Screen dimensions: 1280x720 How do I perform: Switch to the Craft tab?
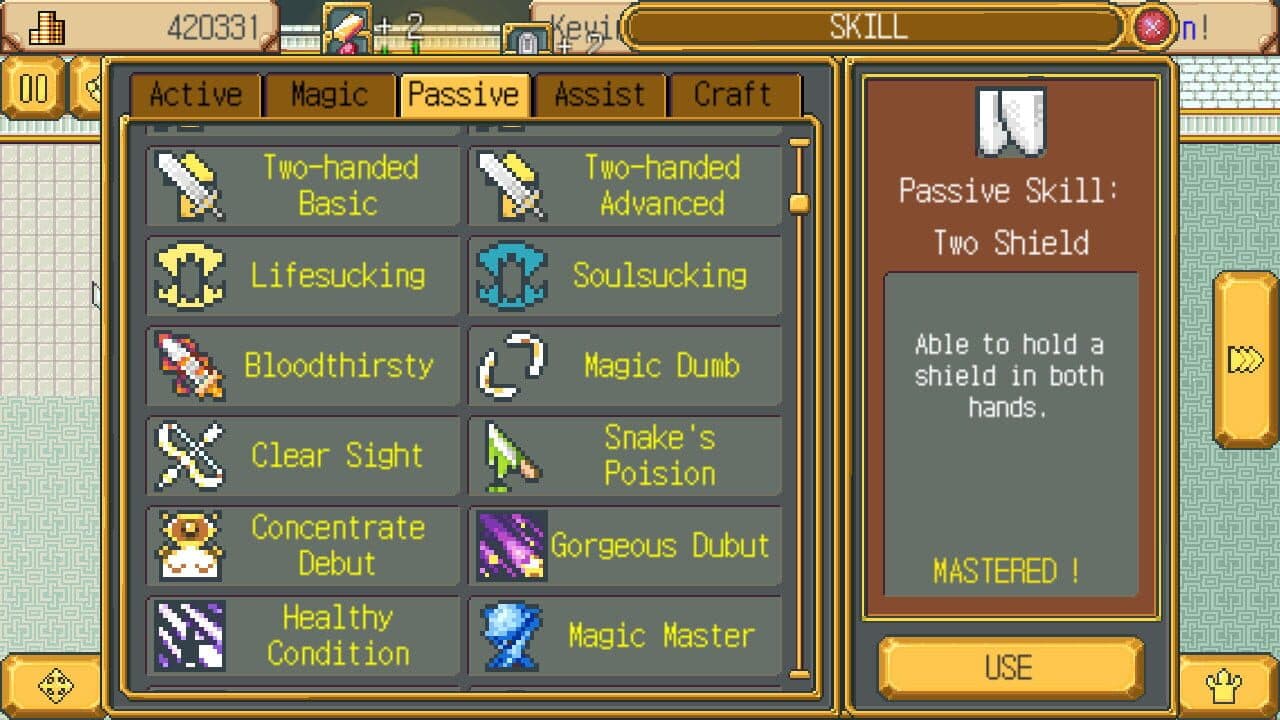(x=733, y=93)
